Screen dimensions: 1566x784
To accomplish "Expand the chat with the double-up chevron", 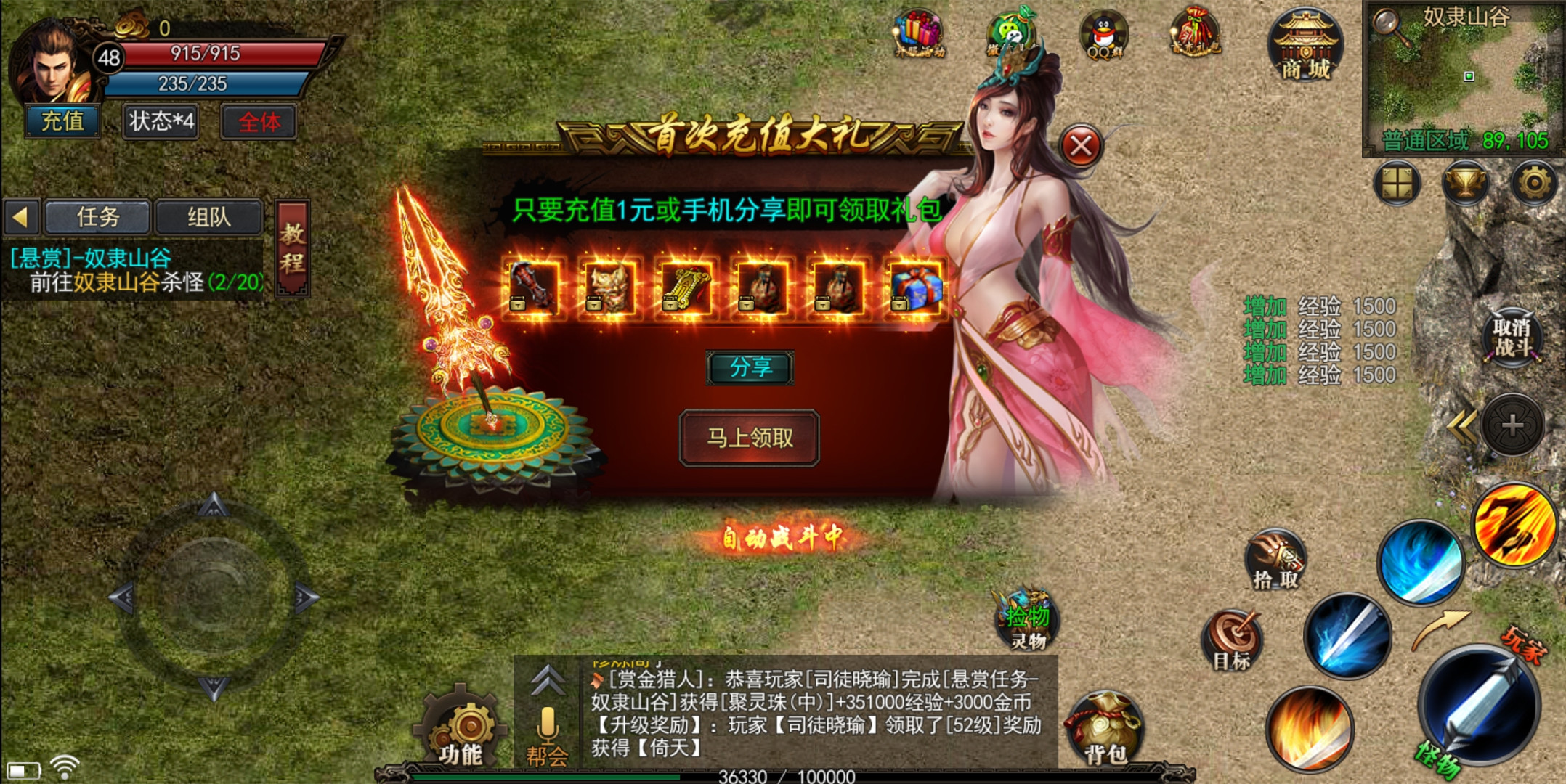I will click(546, 681).
